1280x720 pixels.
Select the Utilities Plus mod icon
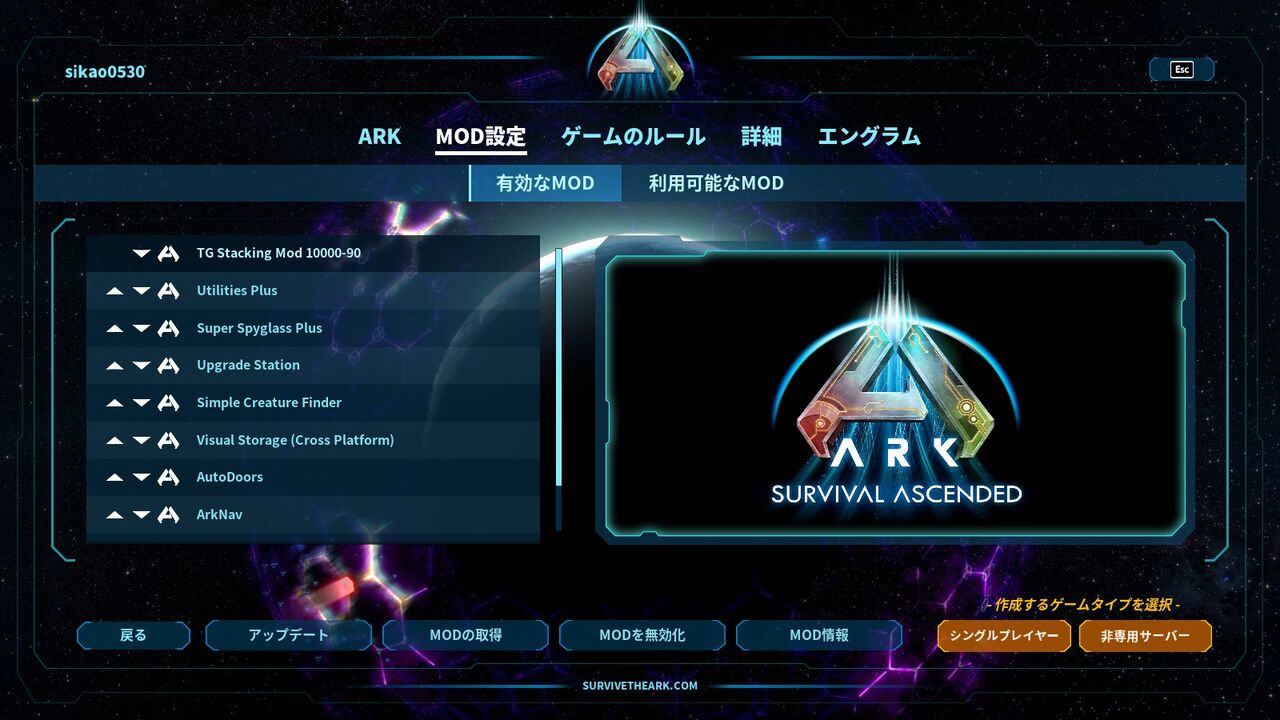[169, 290]
